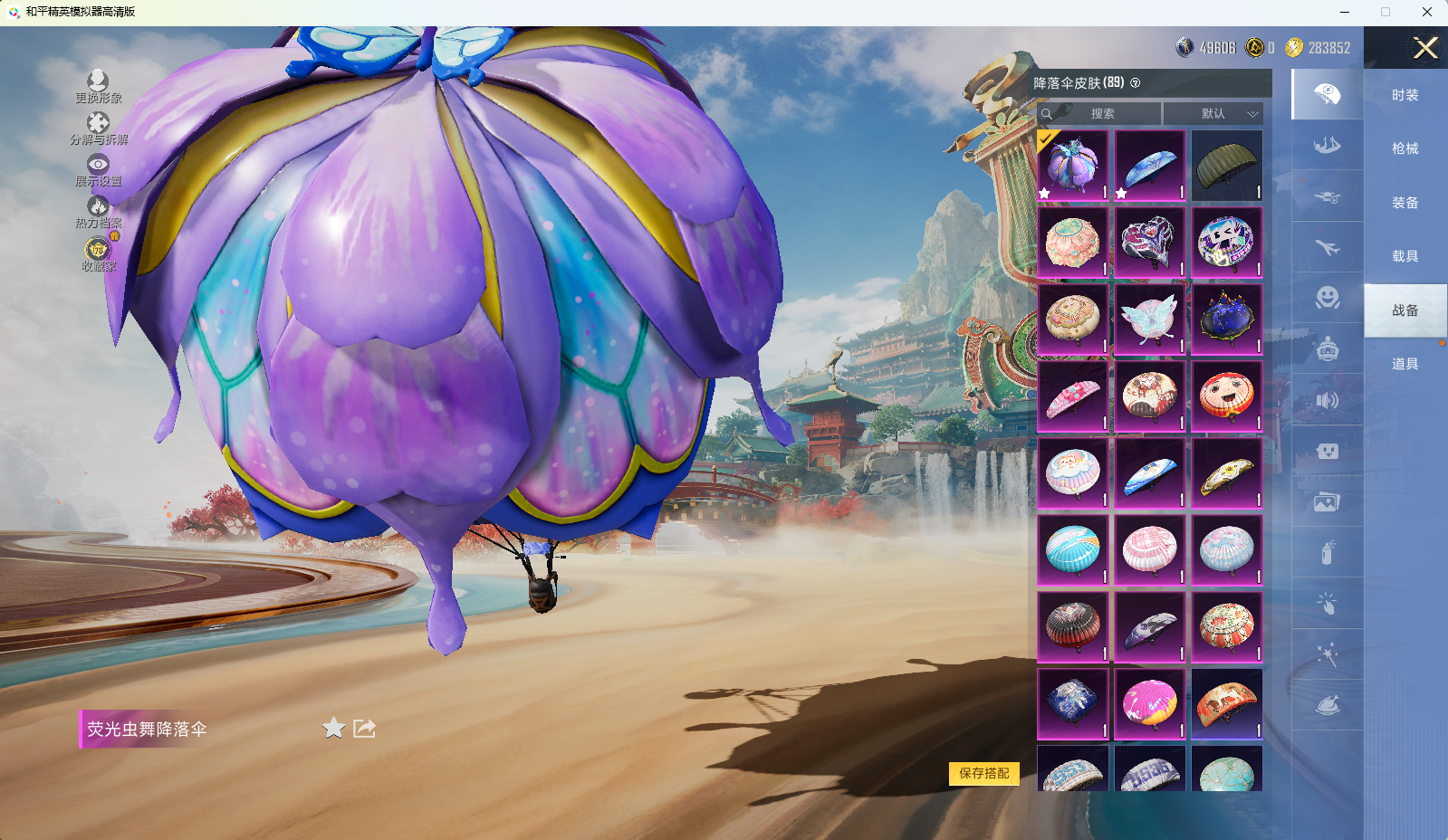Switch to the 时装 tab
Viewport: 1448px width, 840px height.
[x=1405, y=95]
